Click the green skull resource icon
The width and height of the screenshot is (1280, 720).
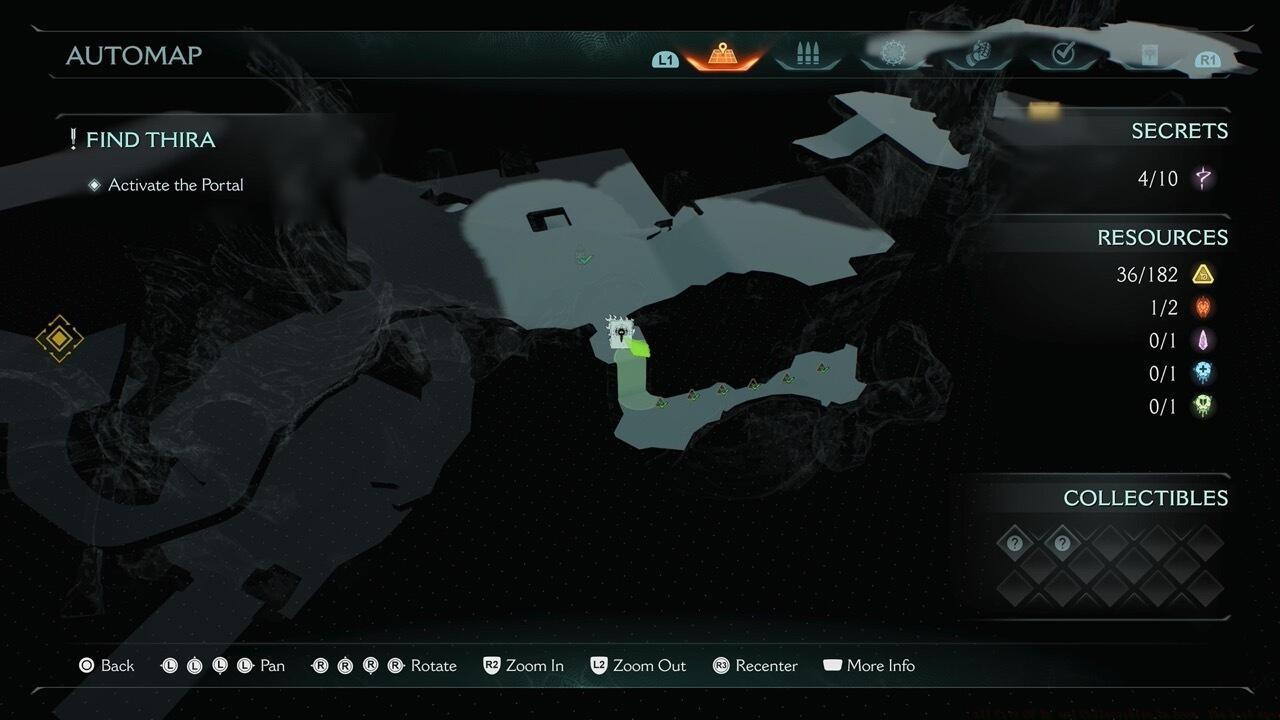[1203, 406]
